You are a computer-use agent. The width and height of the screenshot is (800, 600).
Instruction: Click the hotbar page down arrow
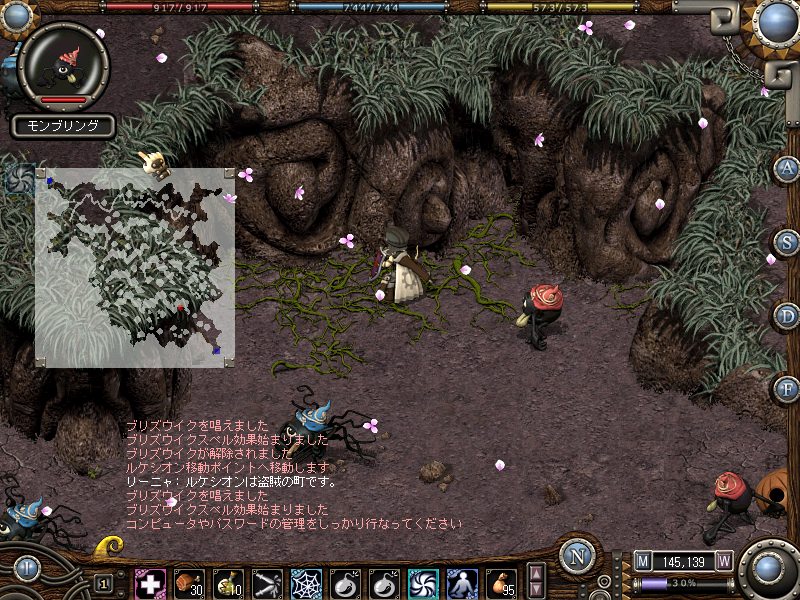click(536, 590)
